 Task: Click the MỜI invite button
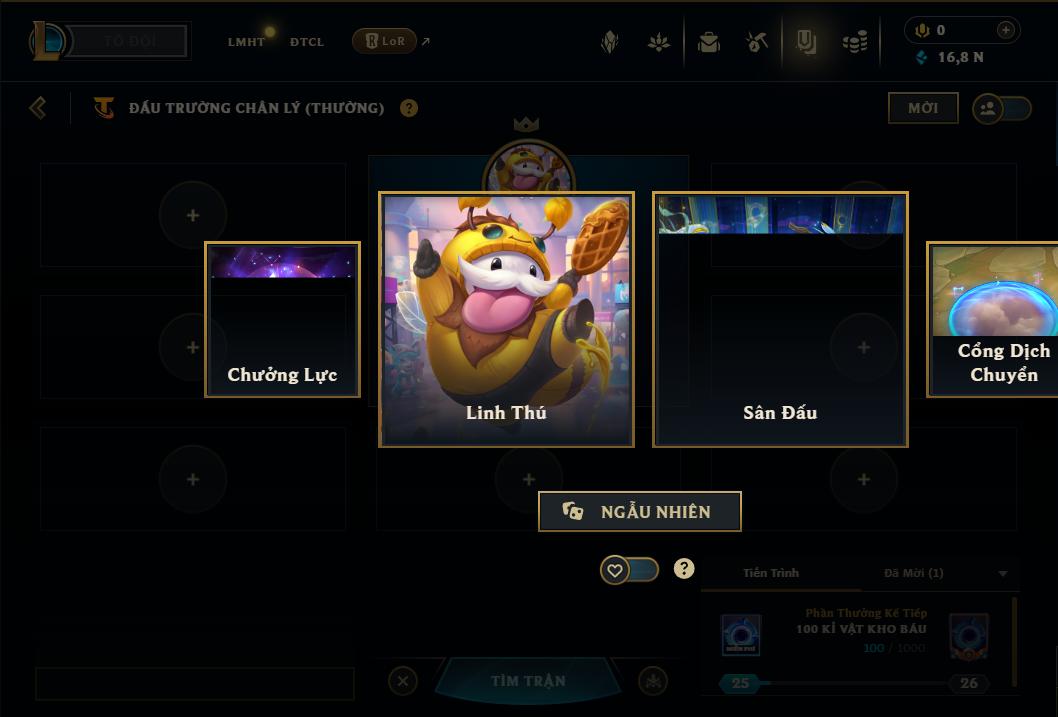[923, 108]
